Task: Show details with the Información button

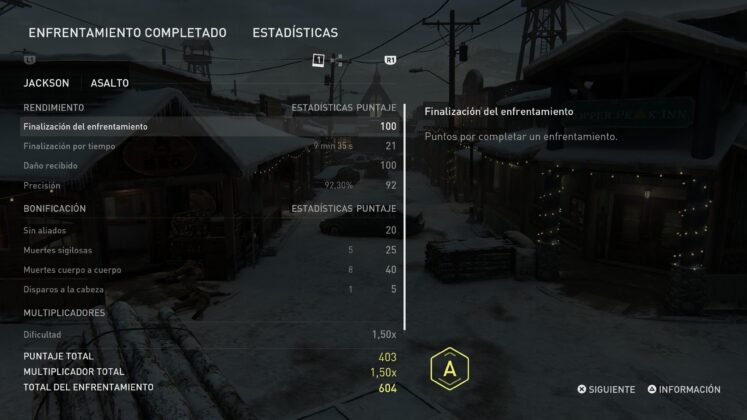Action: pos(683,389)
